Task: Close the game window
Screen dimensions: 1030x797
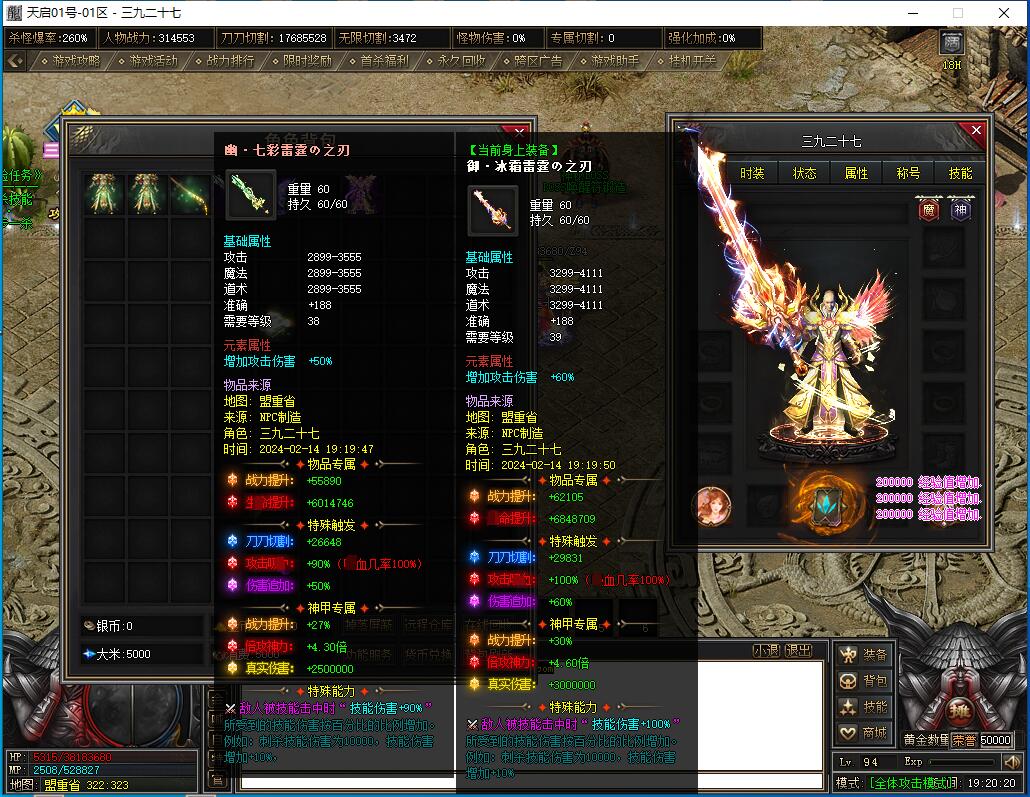Action: [x=1003, y=13]
